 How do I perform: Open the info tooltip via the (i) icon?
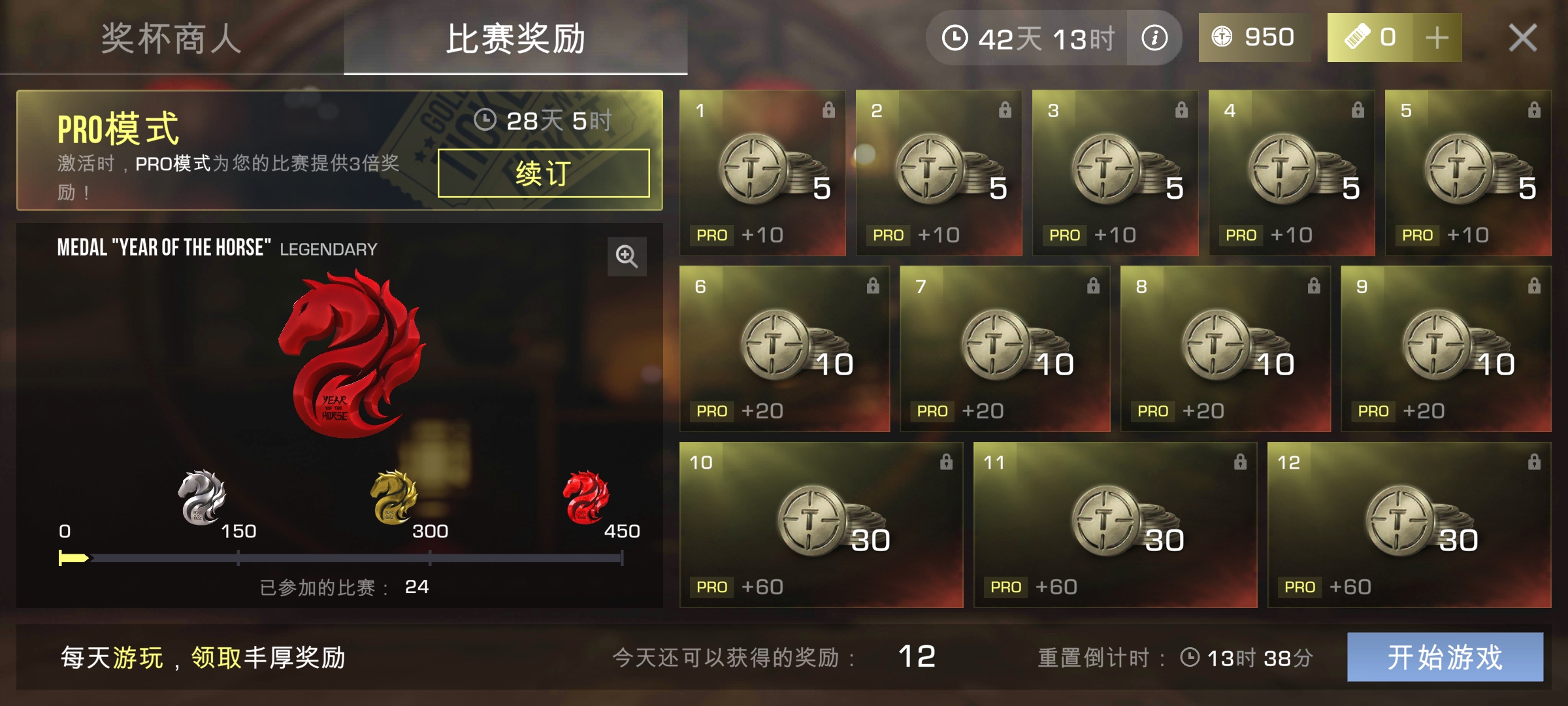[1156, 37]
